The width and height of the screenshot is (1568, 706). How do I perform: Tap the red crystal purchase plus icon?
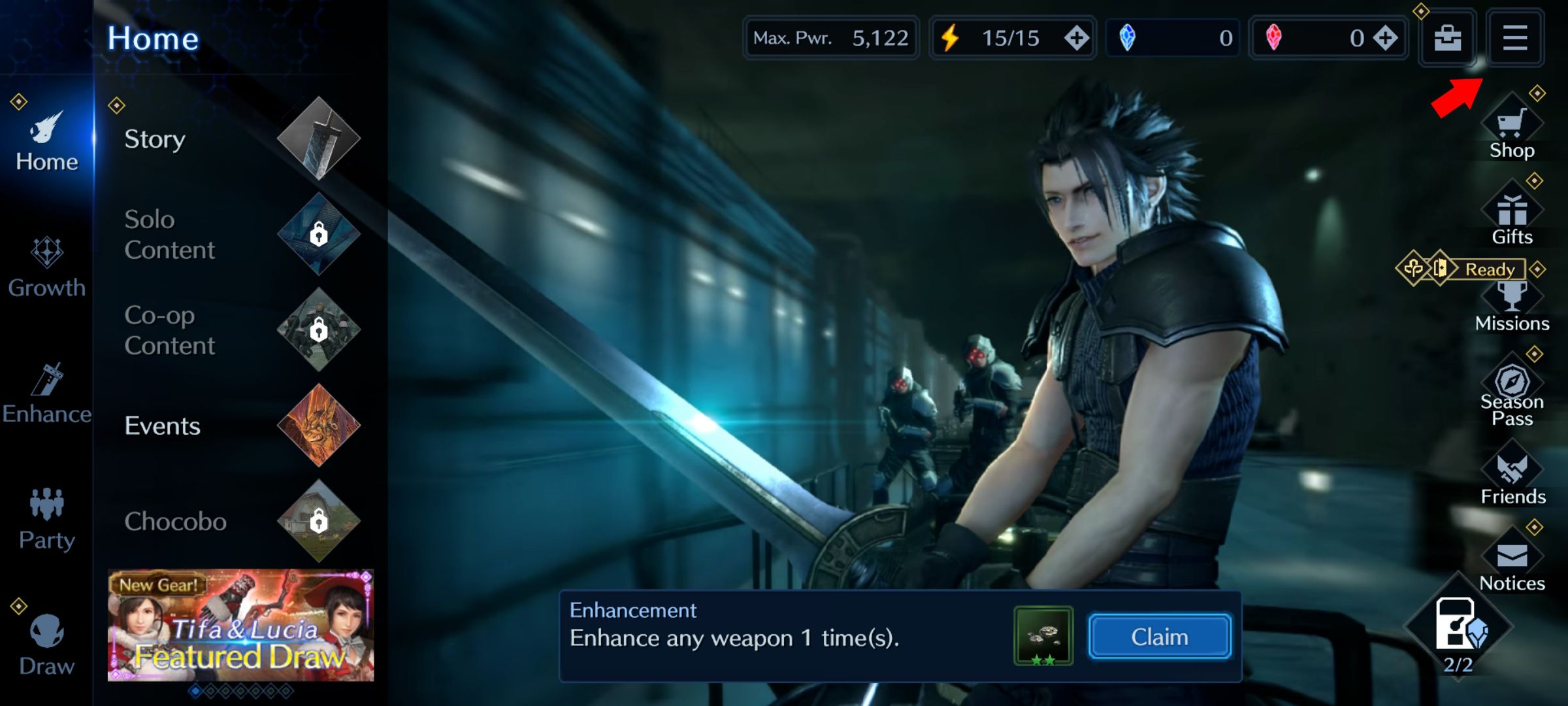tap(1384, 38)
